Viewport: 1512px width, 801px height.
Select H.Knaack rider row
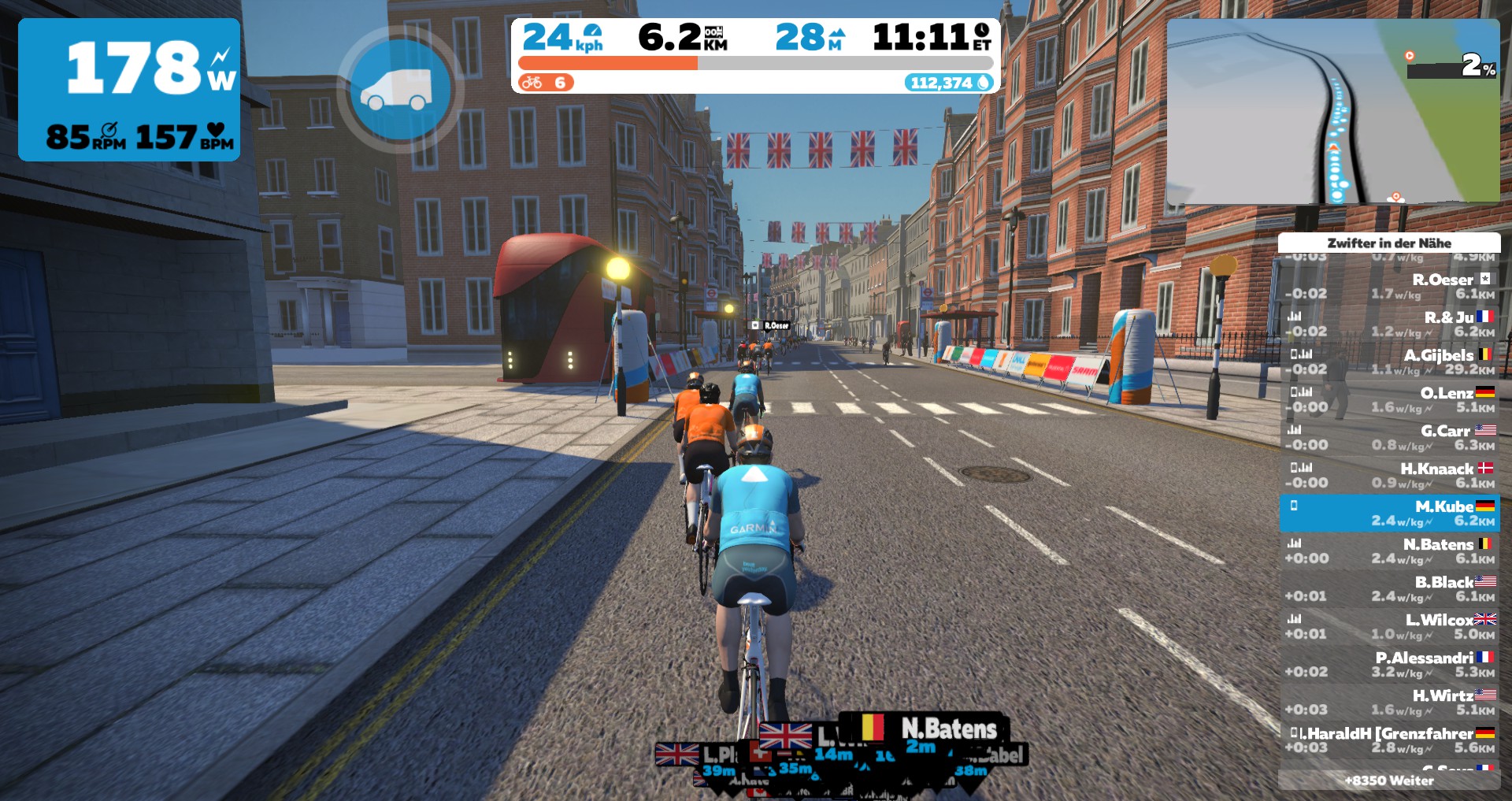(x=1389, y=476)
